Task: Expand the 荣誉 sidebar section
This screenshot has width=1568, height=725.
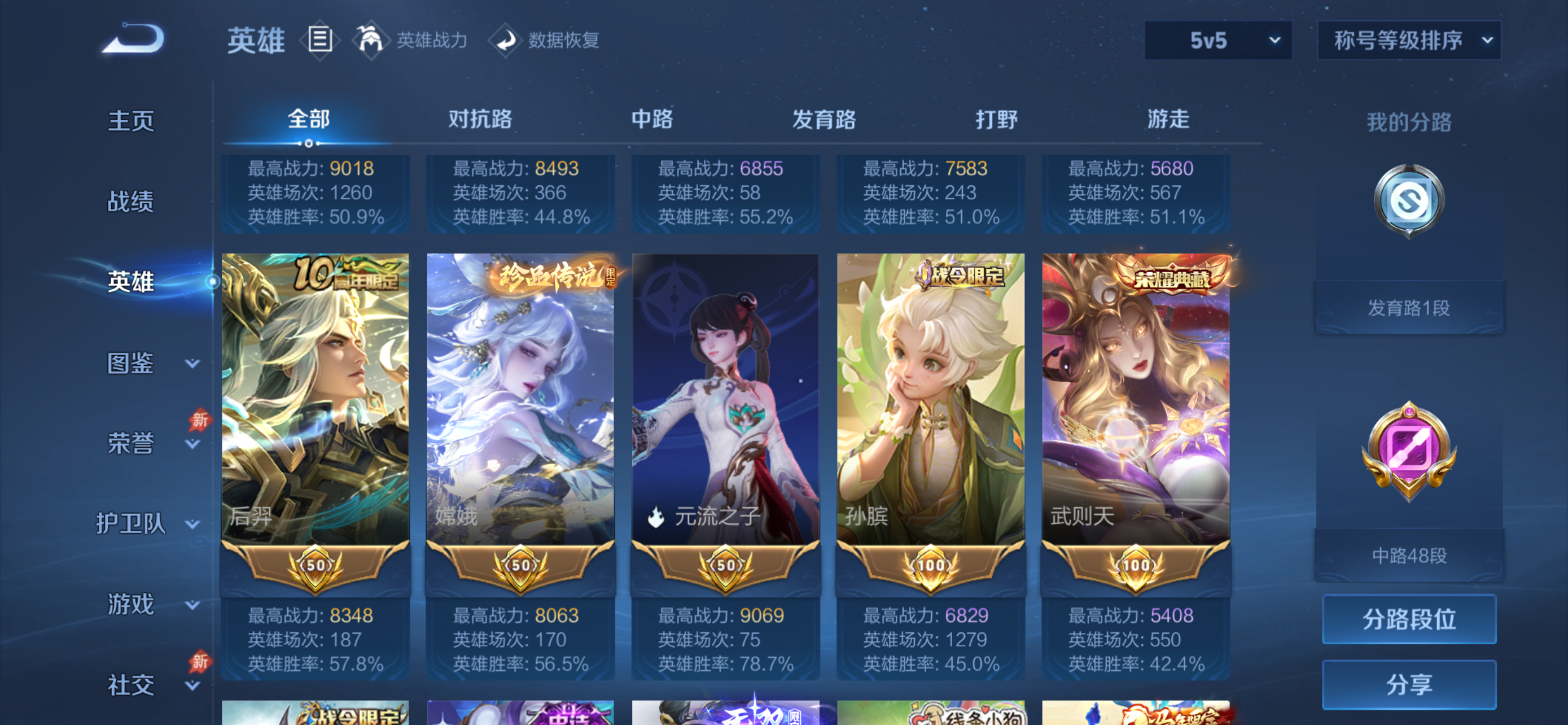Action: pos(130,443)
